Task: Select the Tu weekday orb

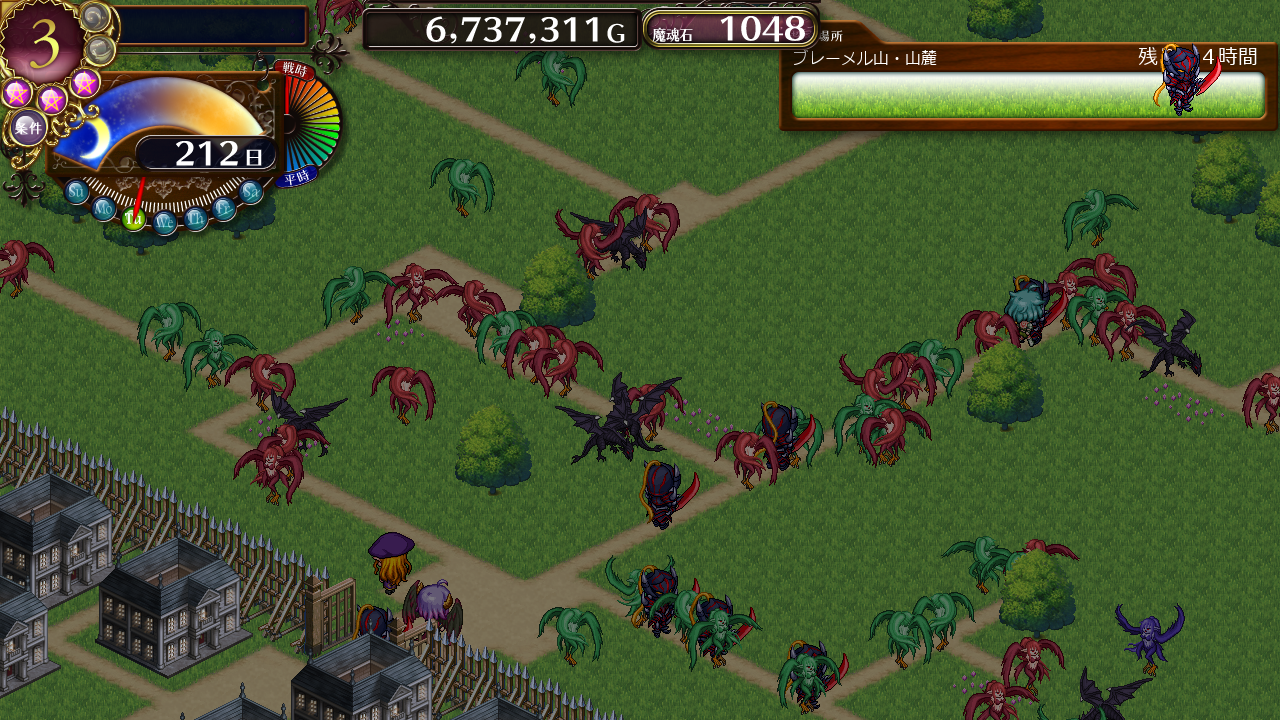Action: click(134, 219)
